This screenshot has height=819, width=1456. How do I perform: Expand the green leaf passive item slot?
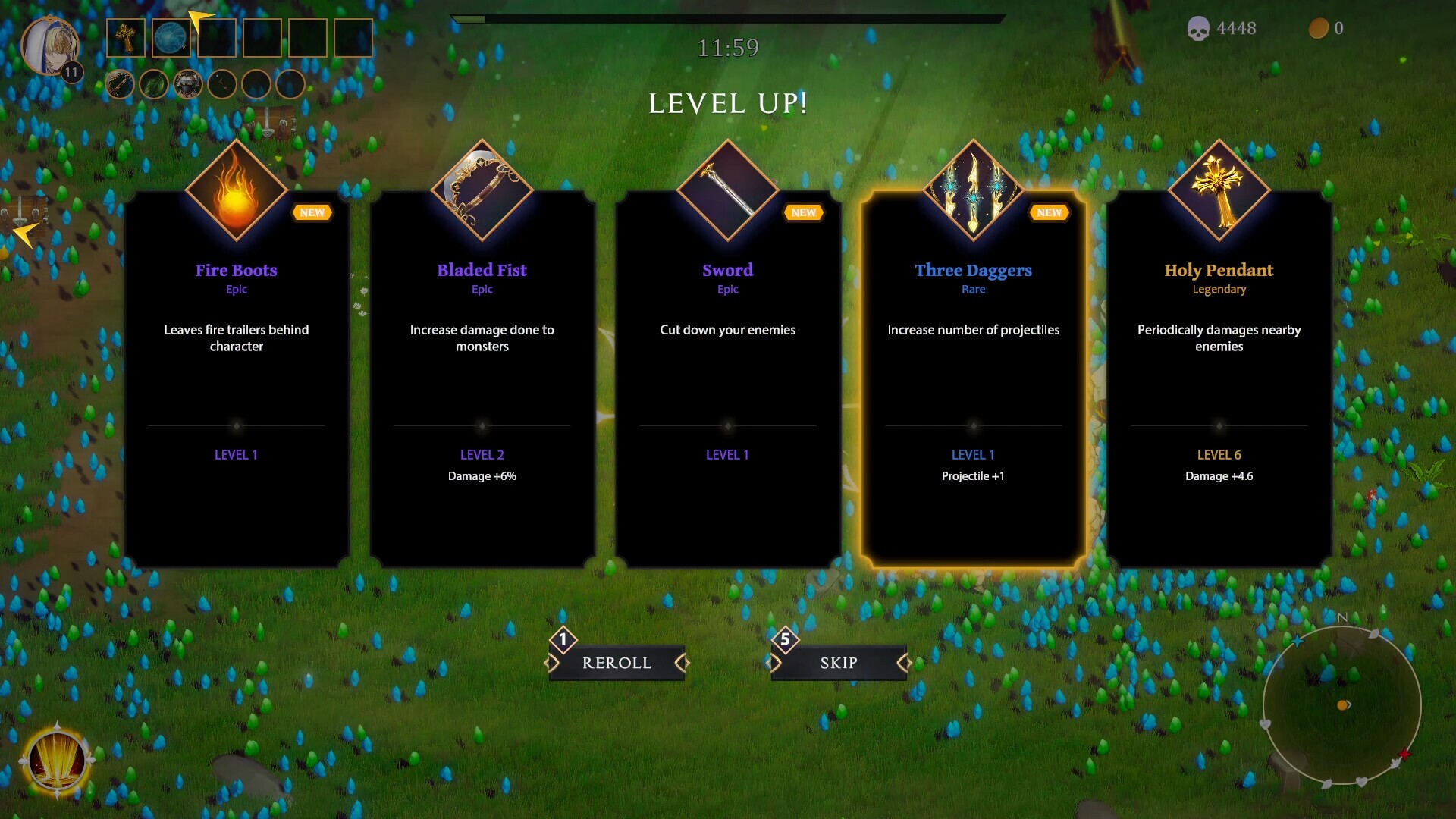[154, 83]
